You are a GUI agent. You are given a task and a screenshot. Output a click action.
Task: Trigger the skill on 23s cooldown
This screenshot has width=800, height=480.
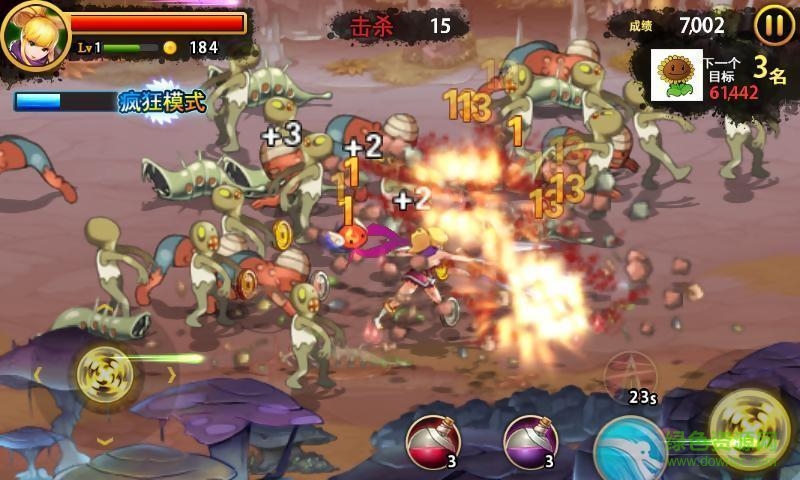(630, 376)
